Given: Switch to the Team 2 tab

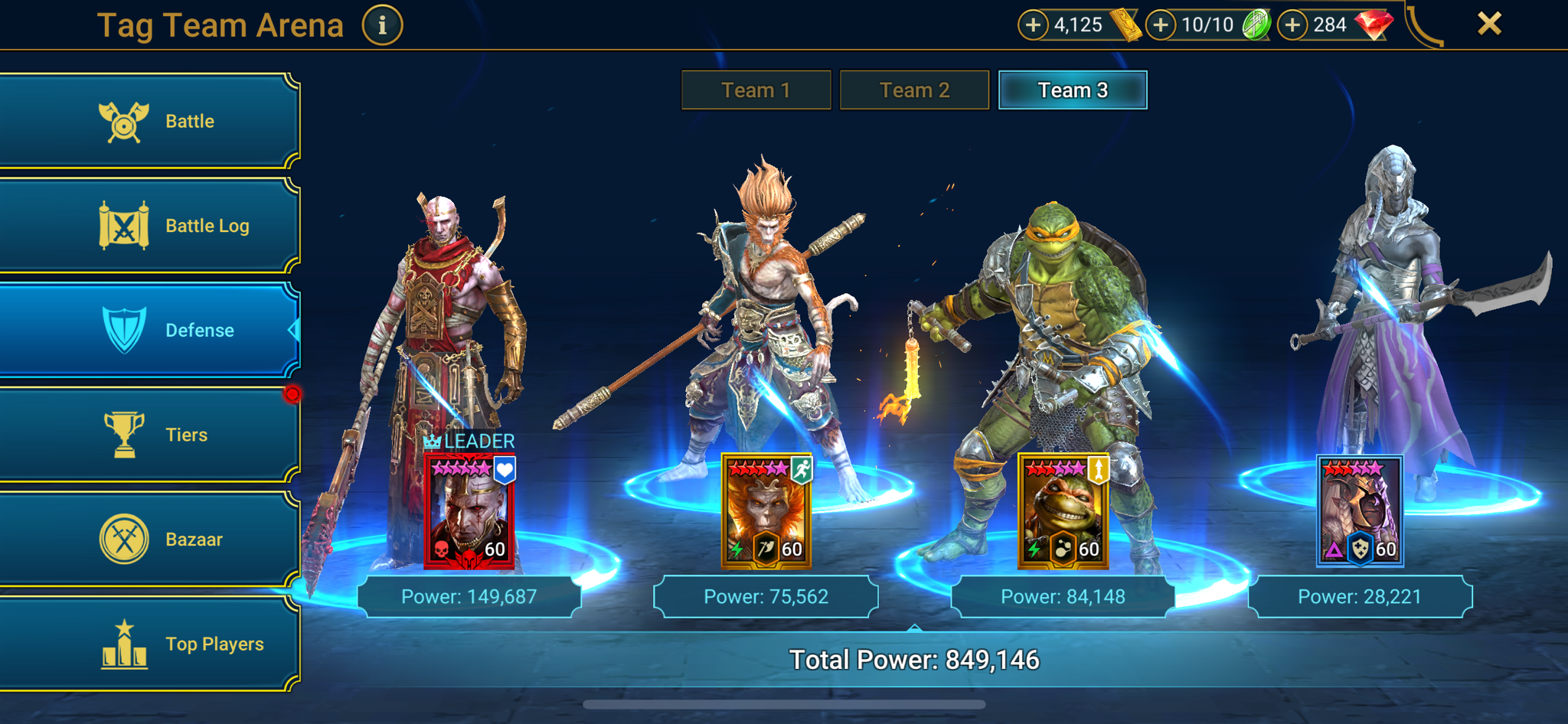Looking at the screenshot, I should click(914, 90).
